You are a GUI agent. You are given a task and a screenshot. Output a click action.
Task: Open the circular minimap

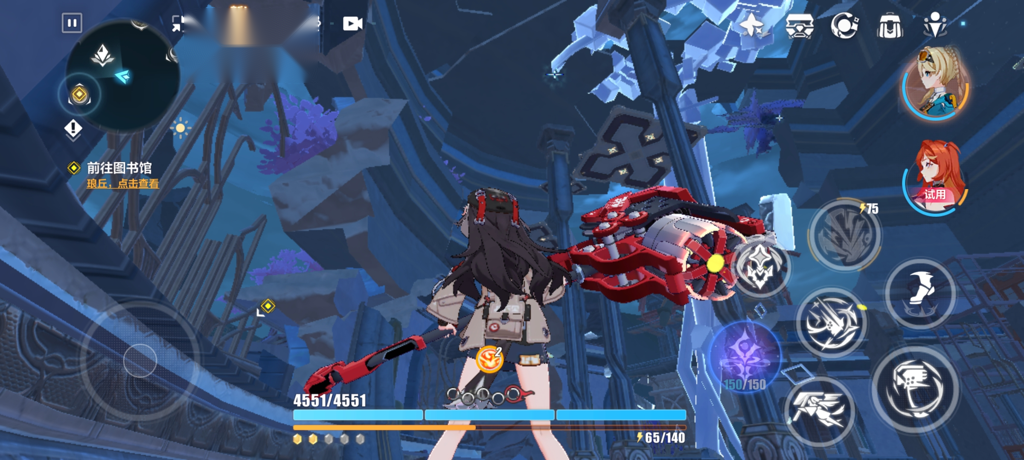(122, 75)
